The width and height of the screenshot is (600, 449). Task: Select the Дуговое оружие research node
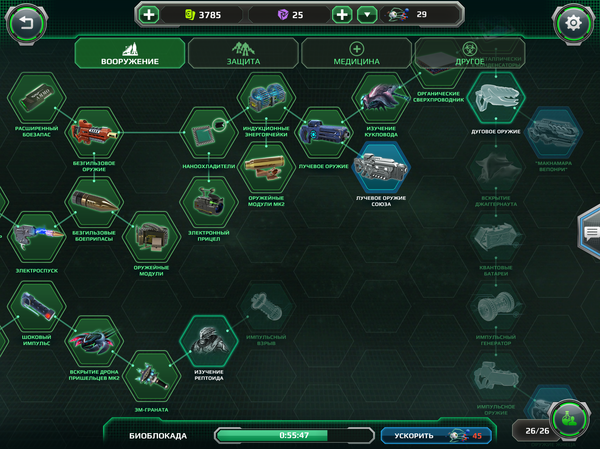click(497, 99)
